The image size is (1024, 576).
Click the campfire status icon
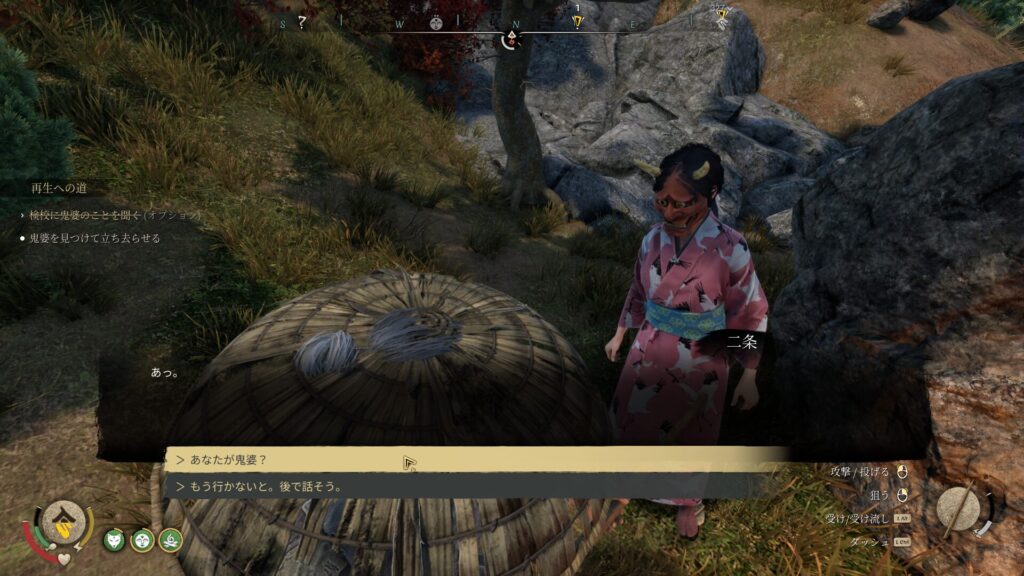pyautogui.click(x=171, y=540)
